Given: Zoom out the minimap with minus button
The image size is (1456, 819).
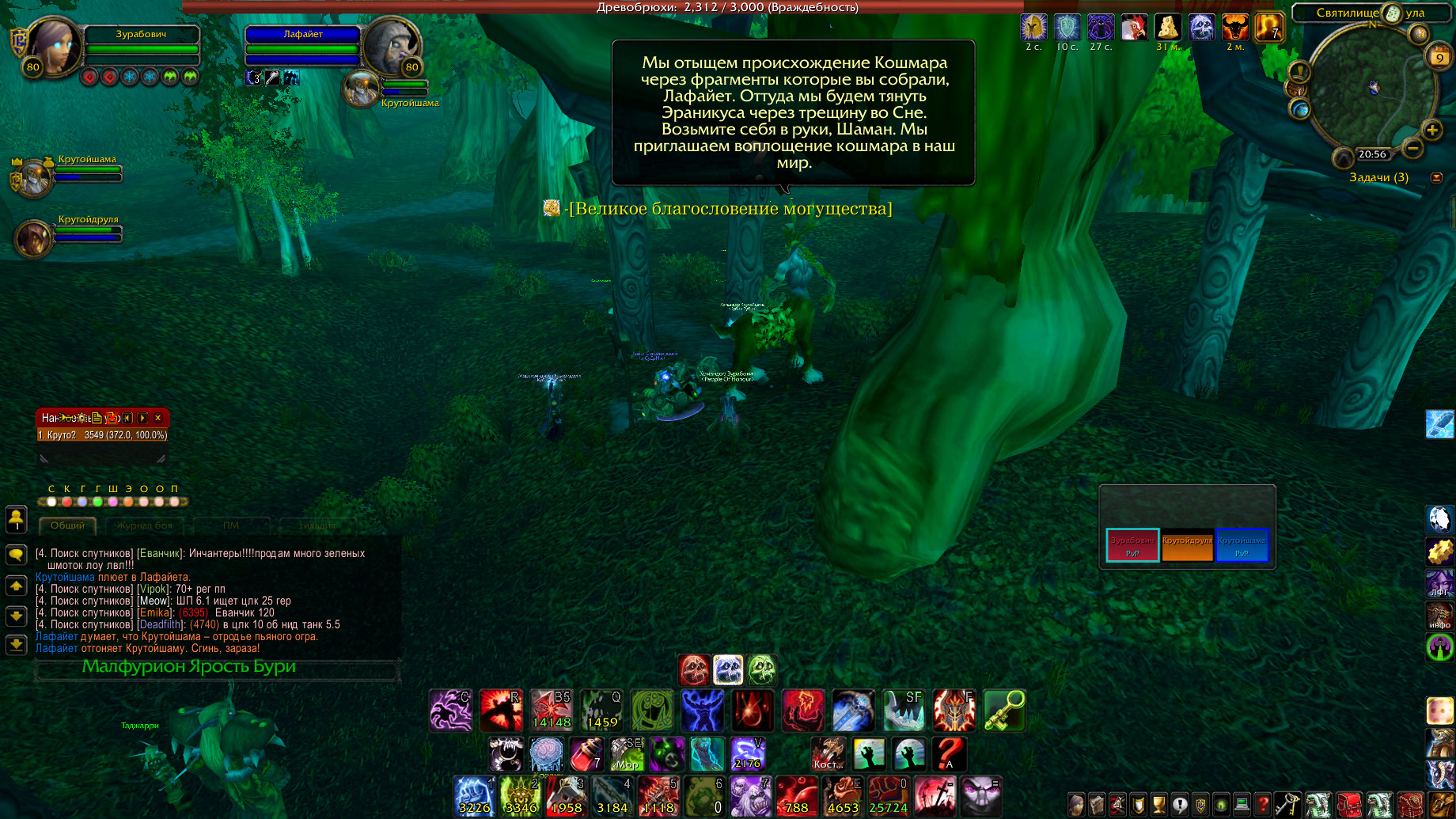Looking at the screenshot, I should [1412, 148].
